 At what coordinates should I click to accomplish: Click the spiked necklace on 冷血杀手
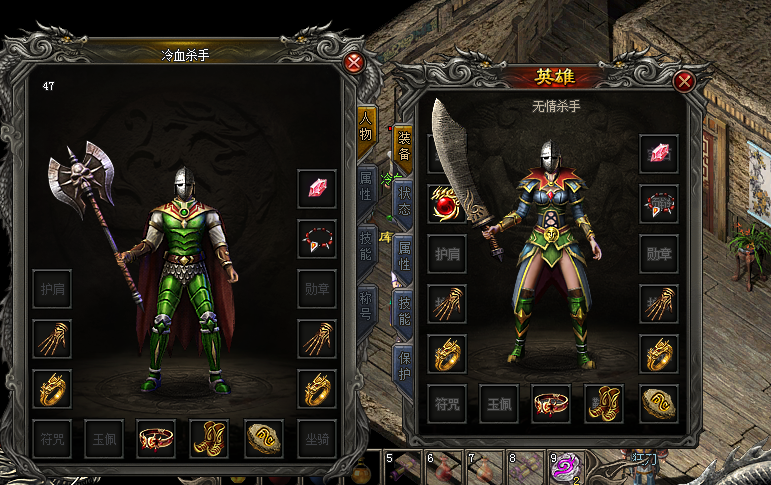[316, 239]
